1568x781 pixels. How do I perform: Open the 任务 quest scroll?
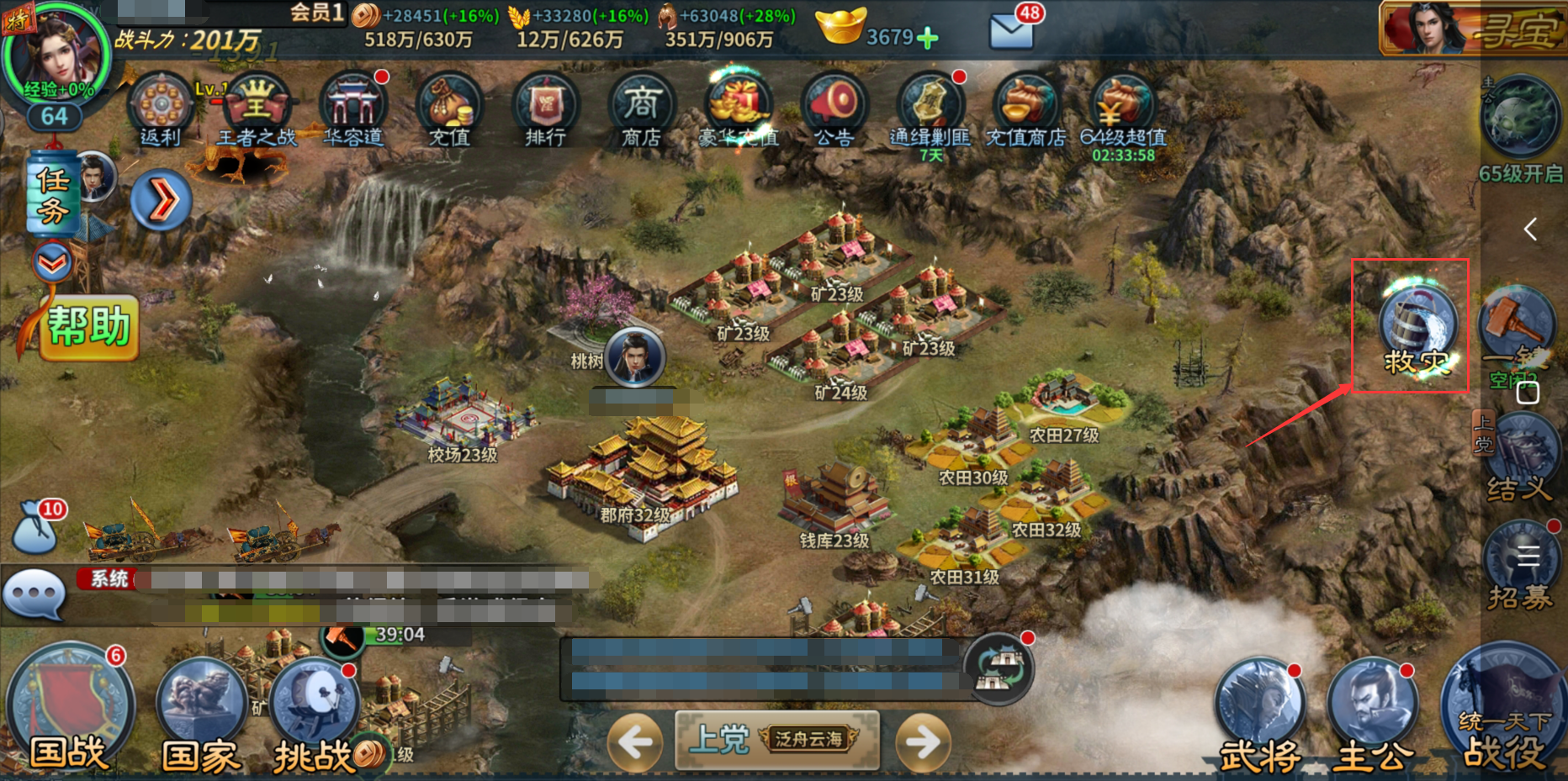pyautogui.click(x=52, y=193)
